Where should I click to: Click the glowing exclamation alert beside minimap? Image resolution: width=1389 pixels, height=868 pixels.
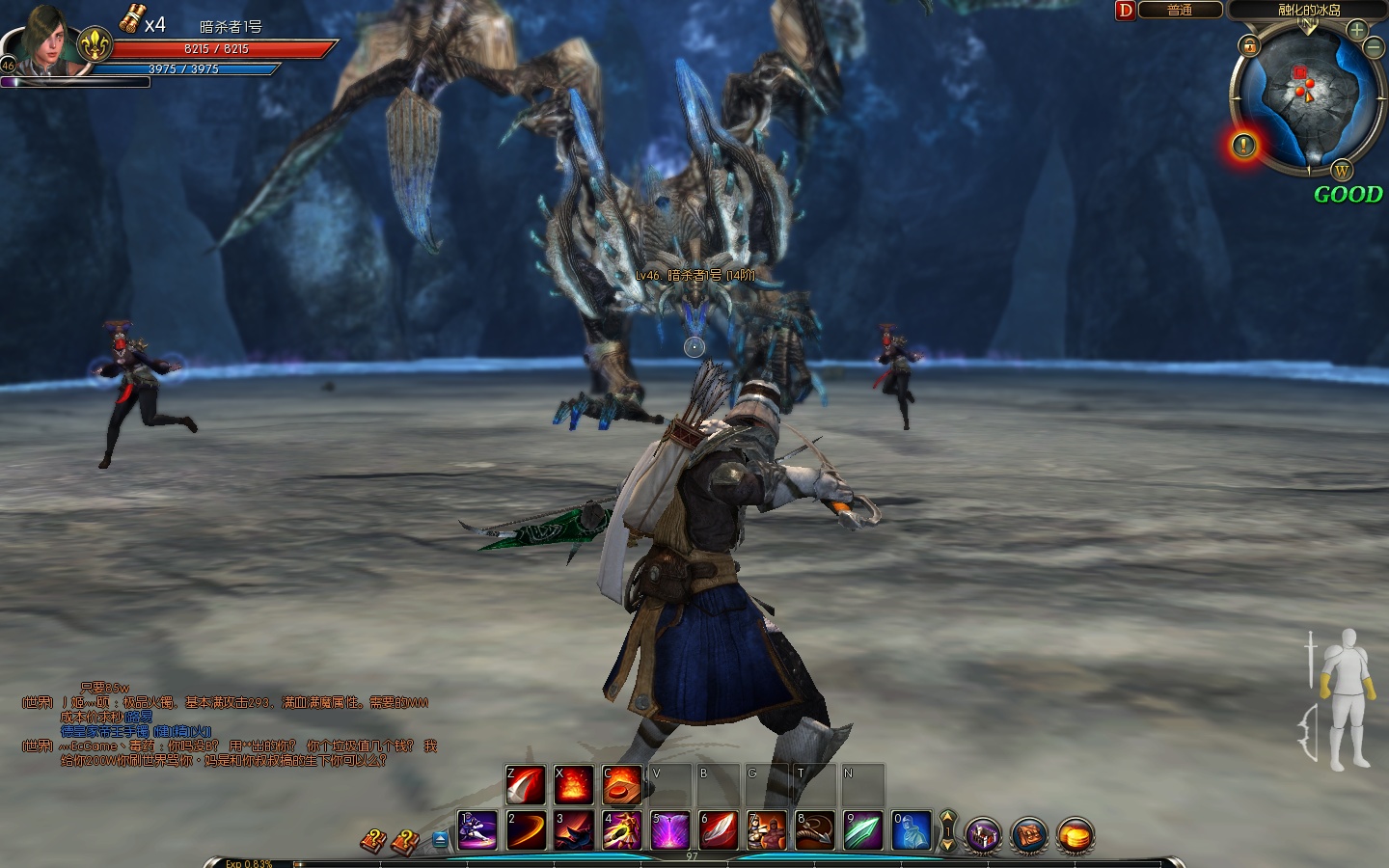(x=1244, y=146)
